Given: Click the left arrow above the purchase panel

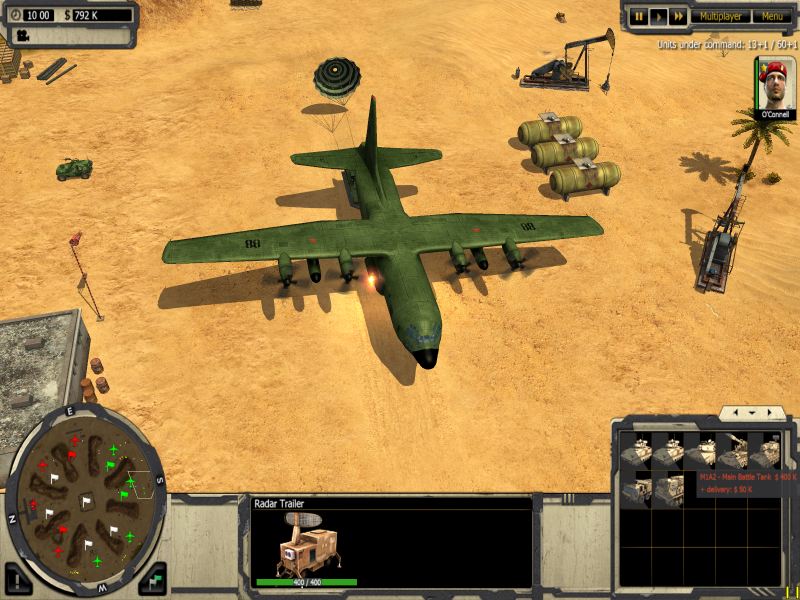Looking at the screenshot, I should (x=735, y=412).
